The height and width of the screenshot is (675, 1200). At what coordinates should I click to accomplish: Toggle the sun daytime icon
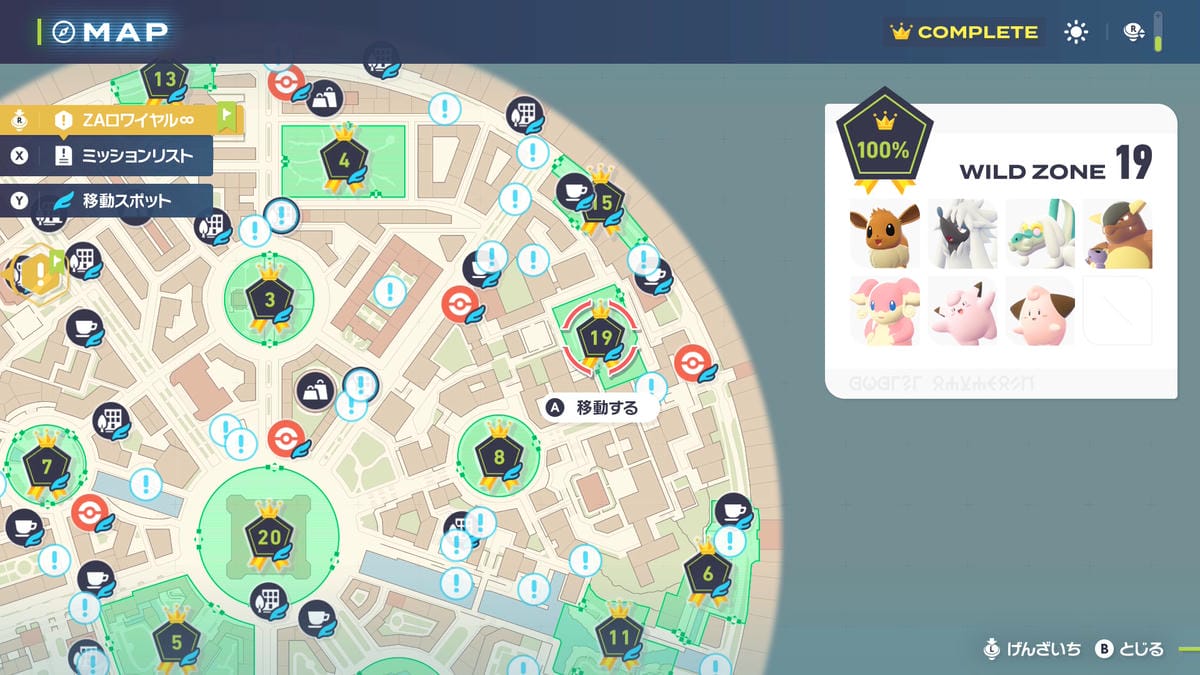click(1076, 32)
